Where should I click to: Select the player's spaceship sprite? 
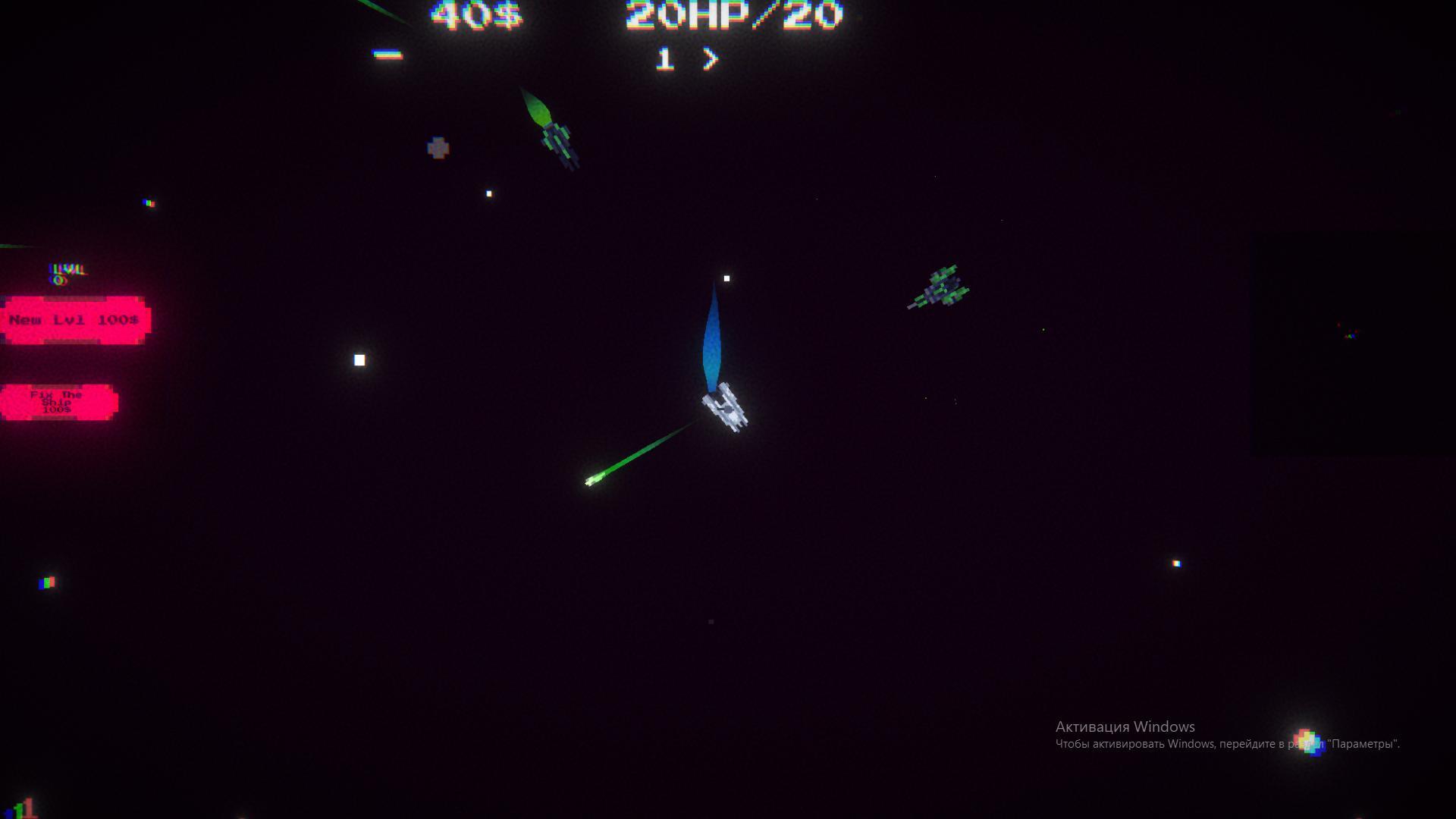(724, 409)
